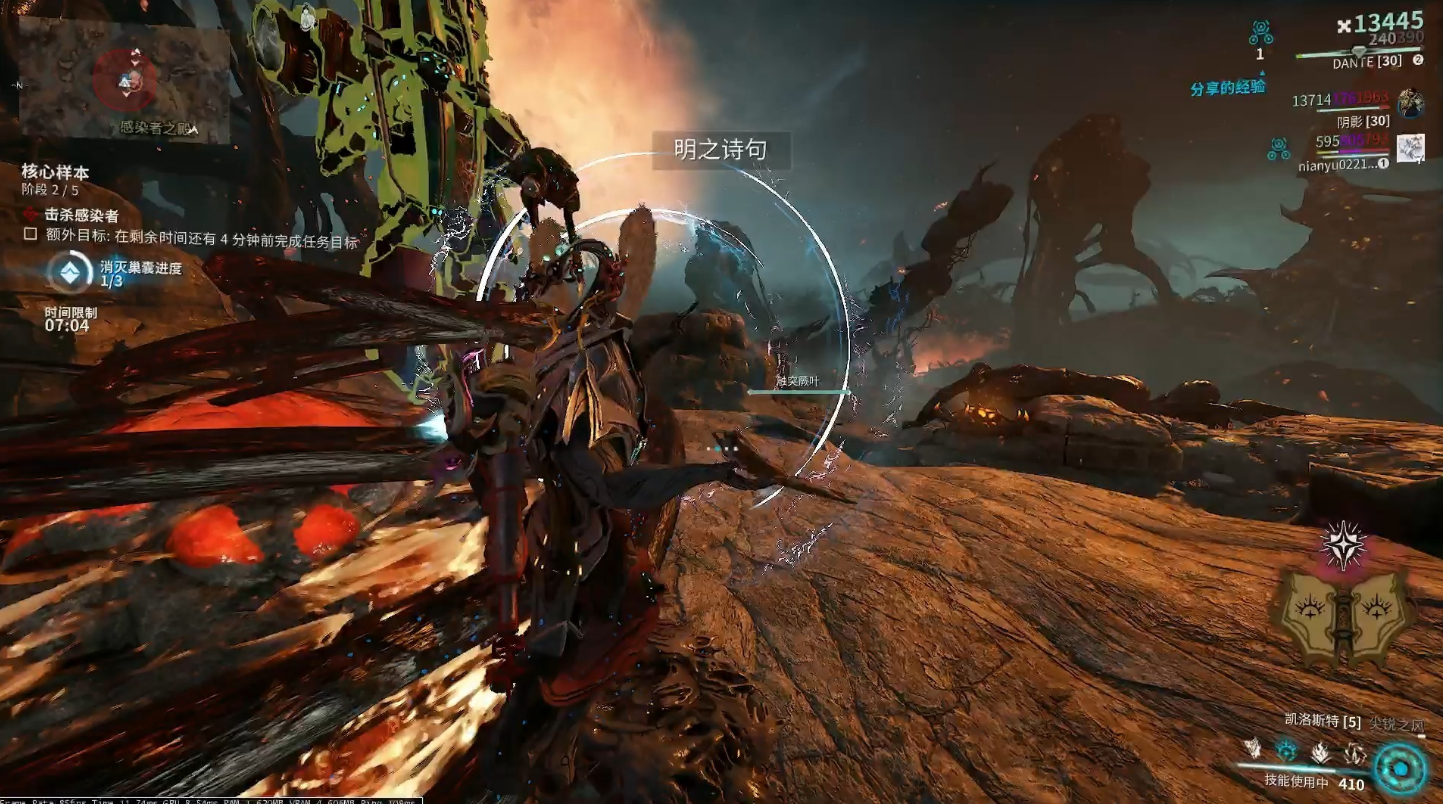The height and width of the screenshot is (804, 1443).
Task: Select squad member 阴影's portrait
Action: coord(1410,103)
